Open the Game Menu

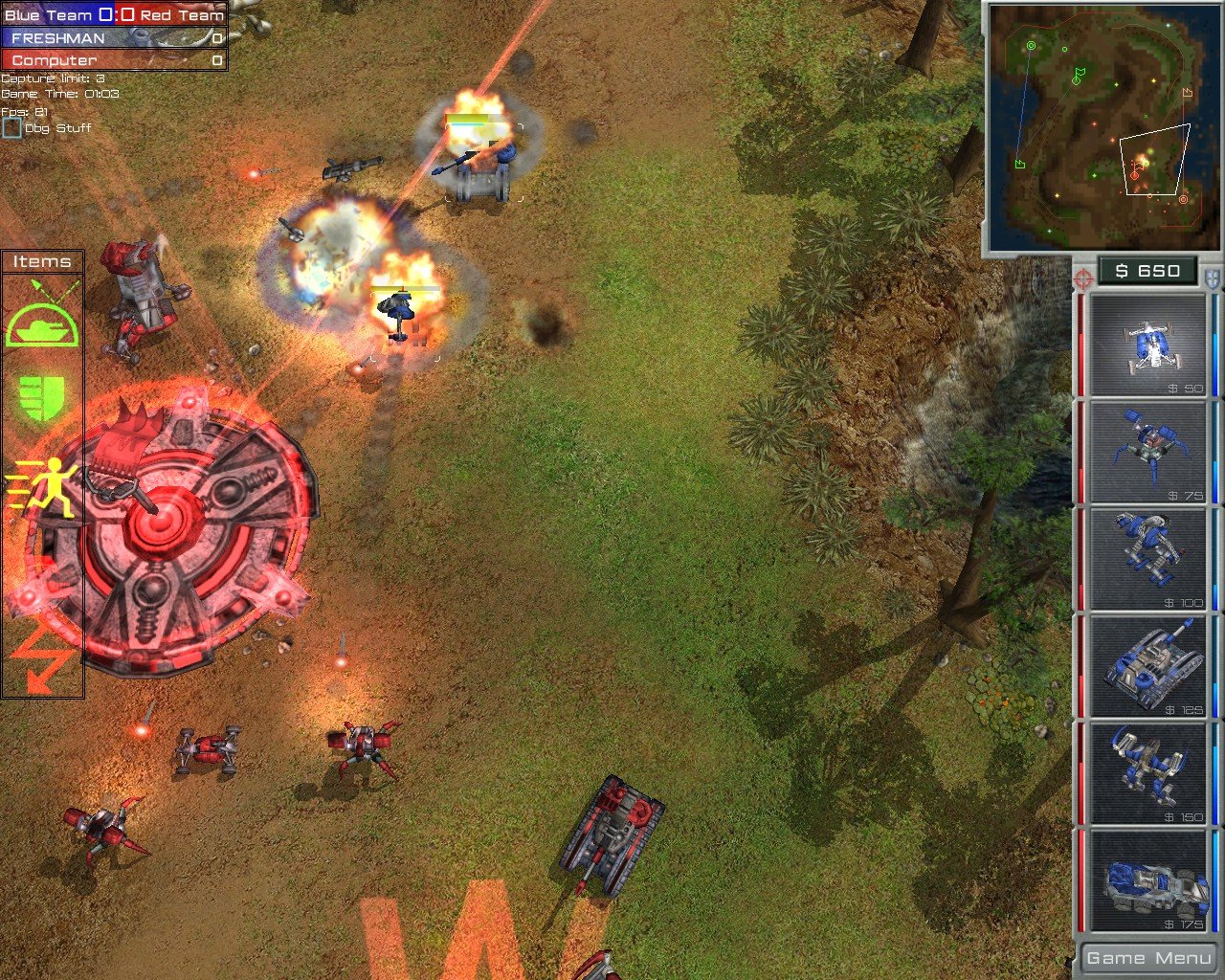(x=1147, y=957)
